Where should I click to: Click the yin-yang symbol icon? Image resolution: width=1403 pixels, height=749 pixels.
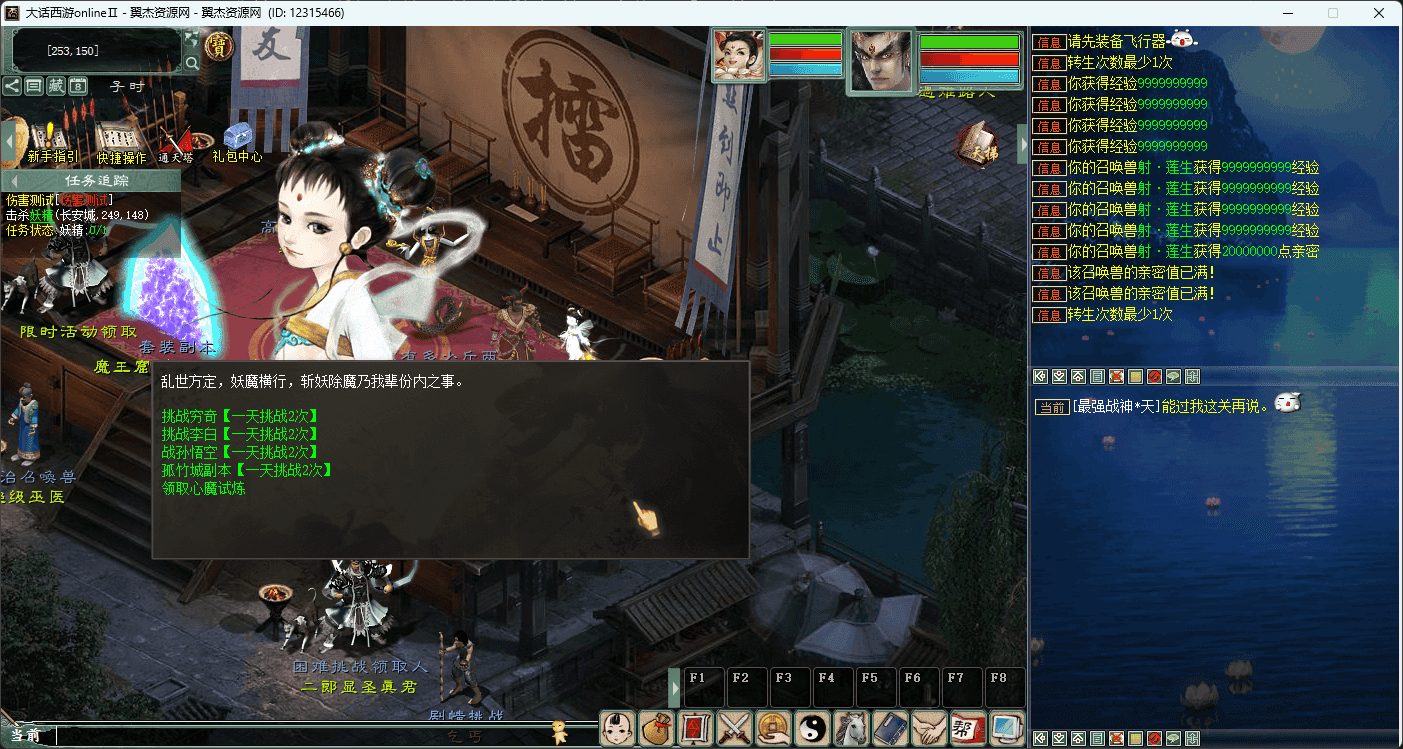coord(813,728)
